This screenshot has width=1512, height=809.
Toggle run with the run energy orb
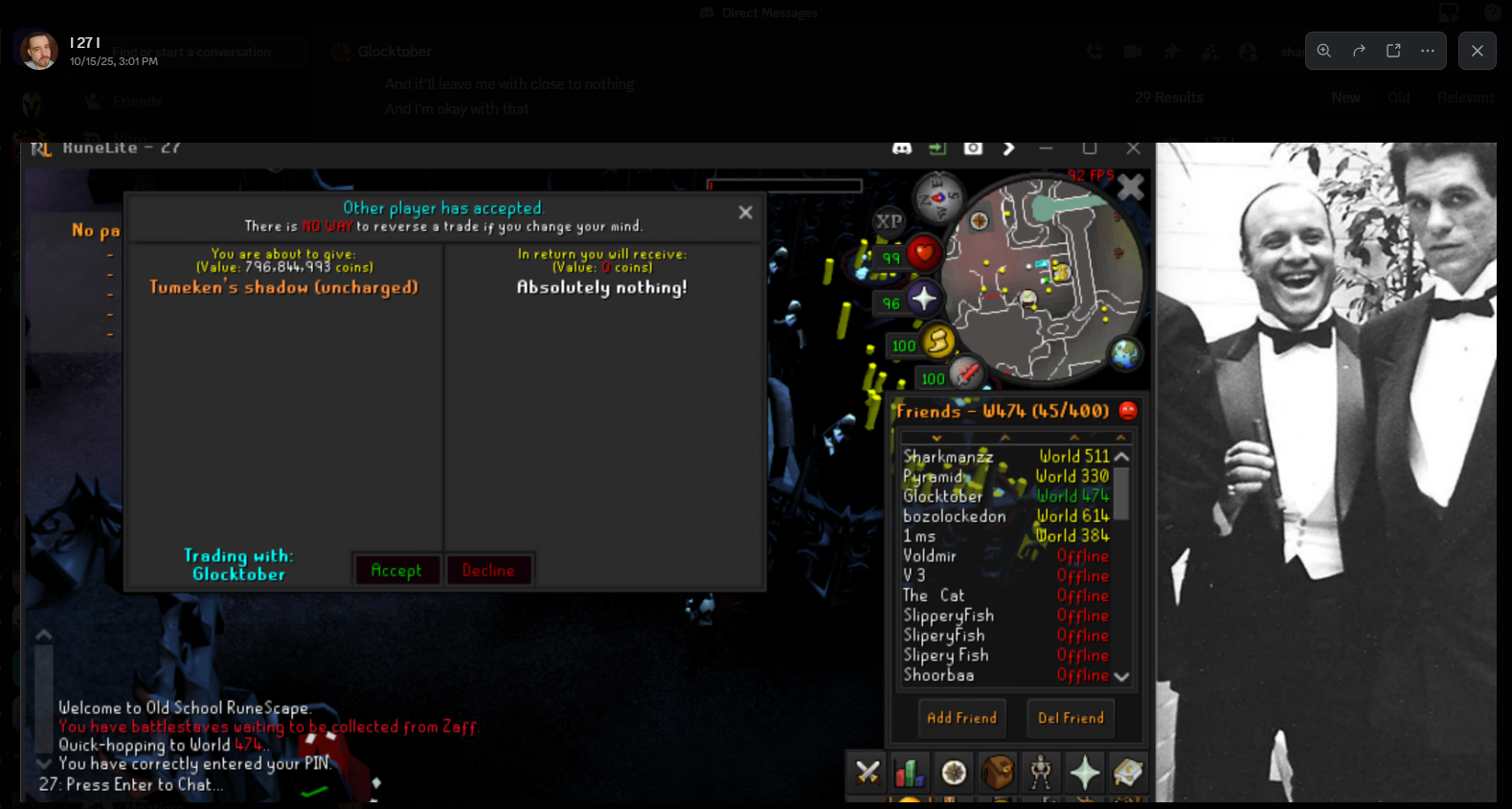938,342
